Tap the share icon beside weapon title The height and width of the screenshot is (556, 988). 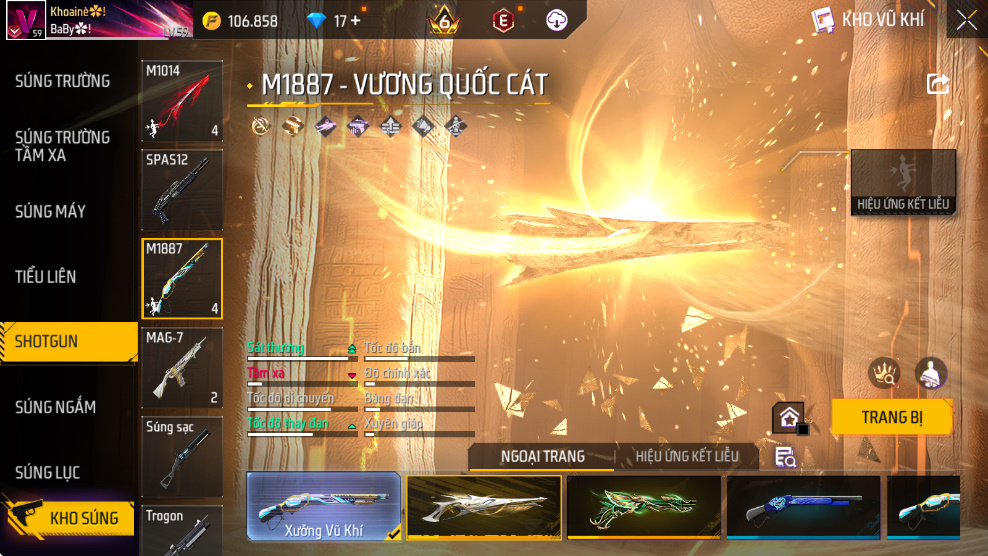[x=938, y=84]
